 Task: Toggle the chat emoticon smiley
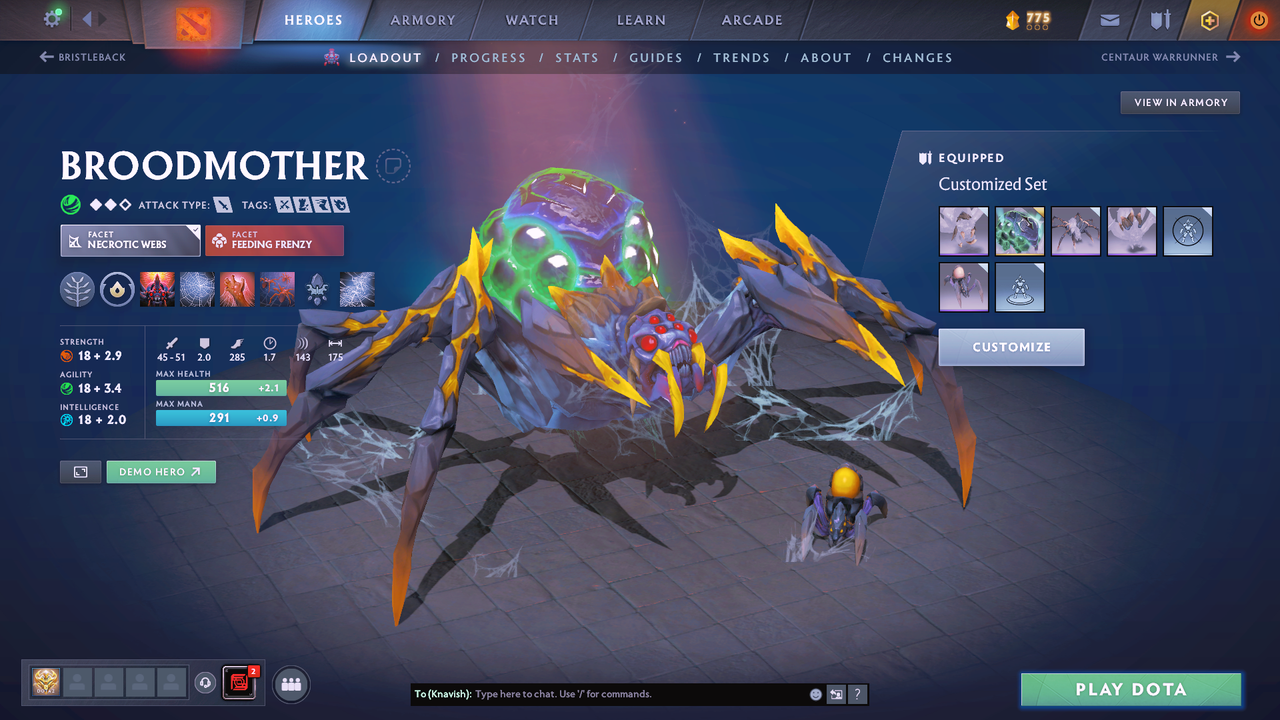815,694
